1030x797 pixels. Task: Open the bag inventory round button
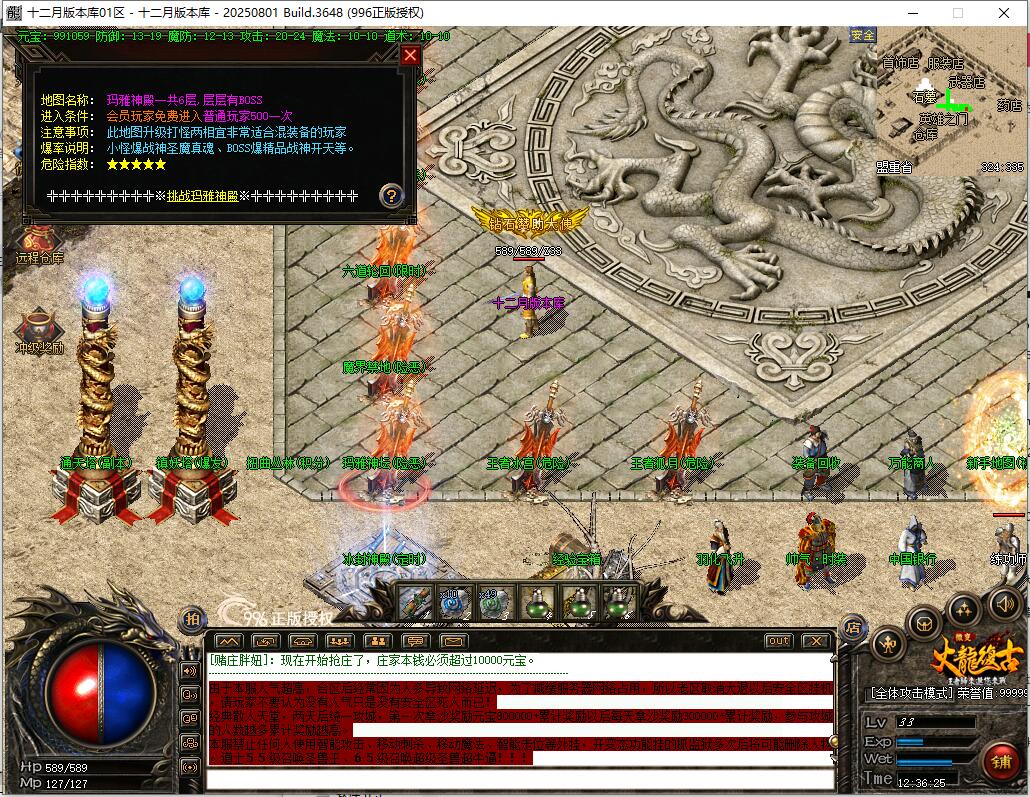[x=924, y=623]
